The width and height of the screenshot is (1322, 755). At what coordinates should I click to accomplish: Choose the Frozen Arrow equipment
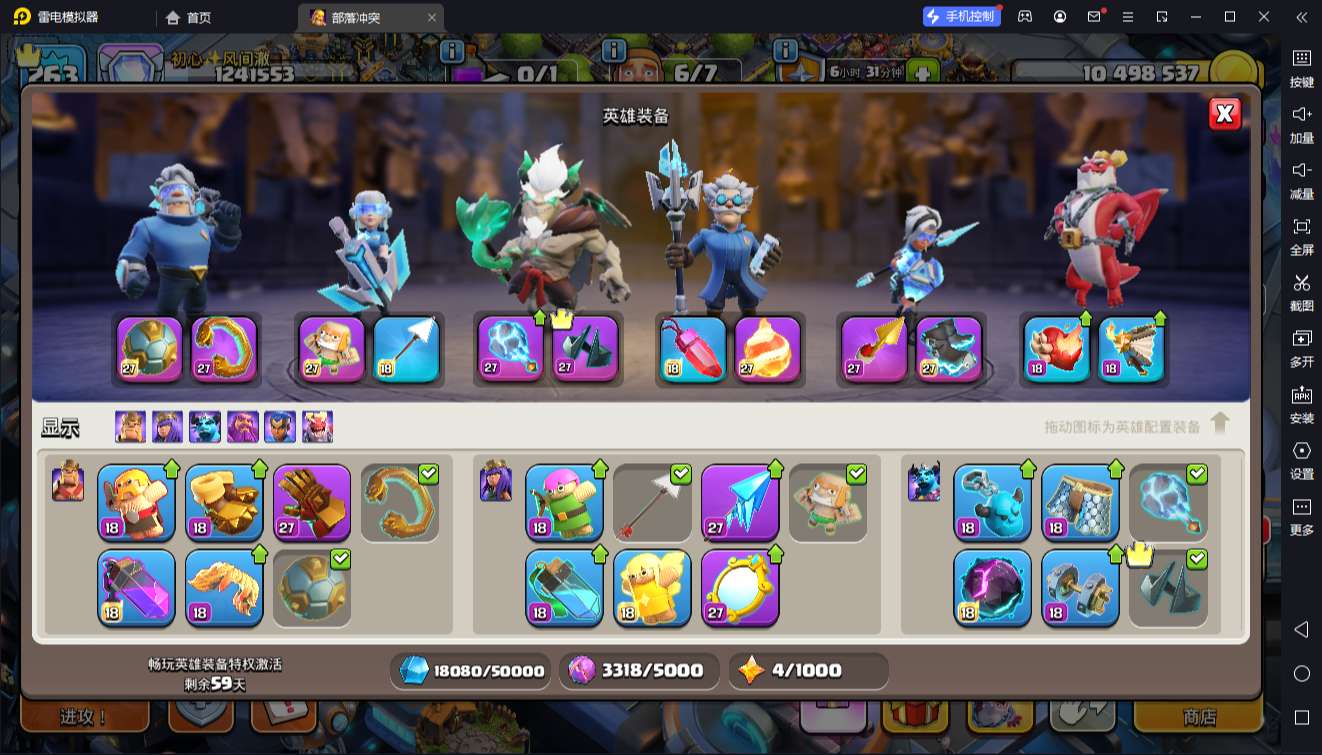tap(740, 502)
